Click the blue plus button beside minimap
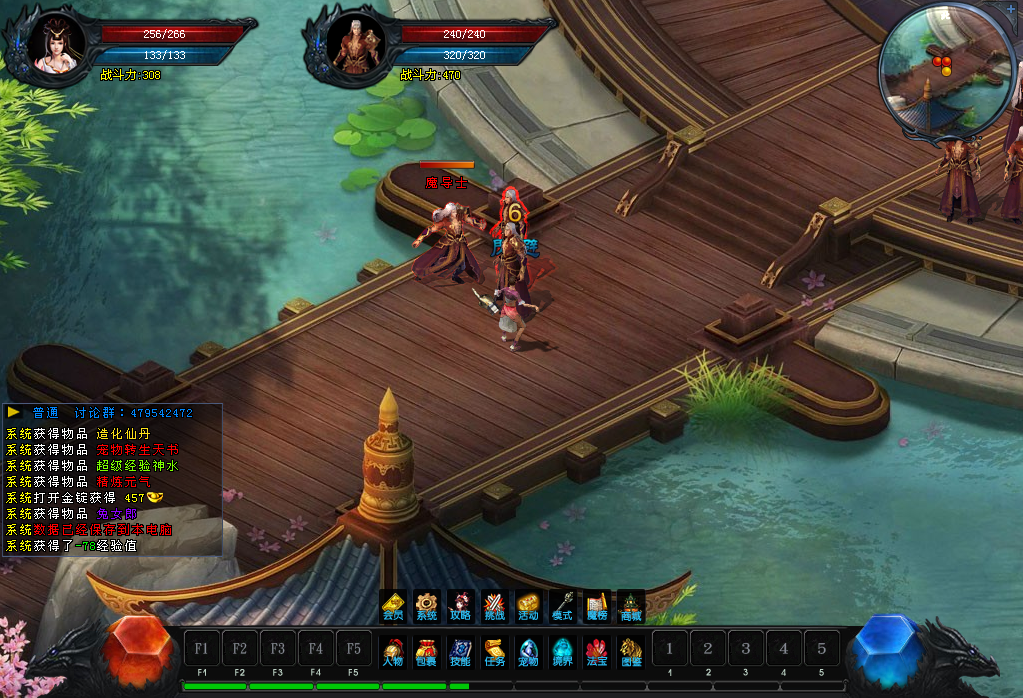Image resolution: width=1023 pixels, height=698 pixels. 1011,7
